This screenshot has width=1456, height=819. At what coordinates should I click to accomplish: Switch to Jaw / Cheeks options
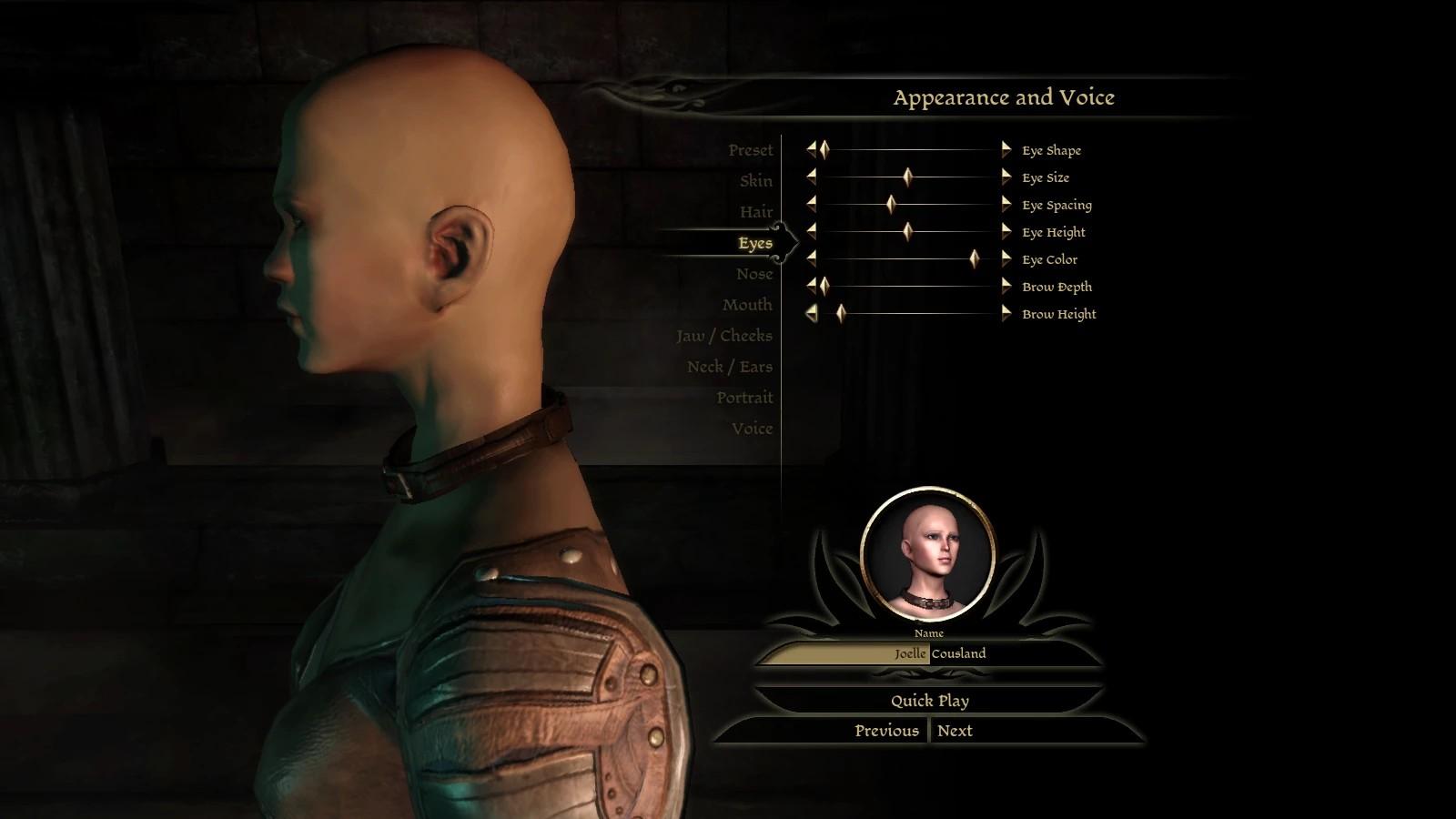pyautogui.click(x=723, y=336)
